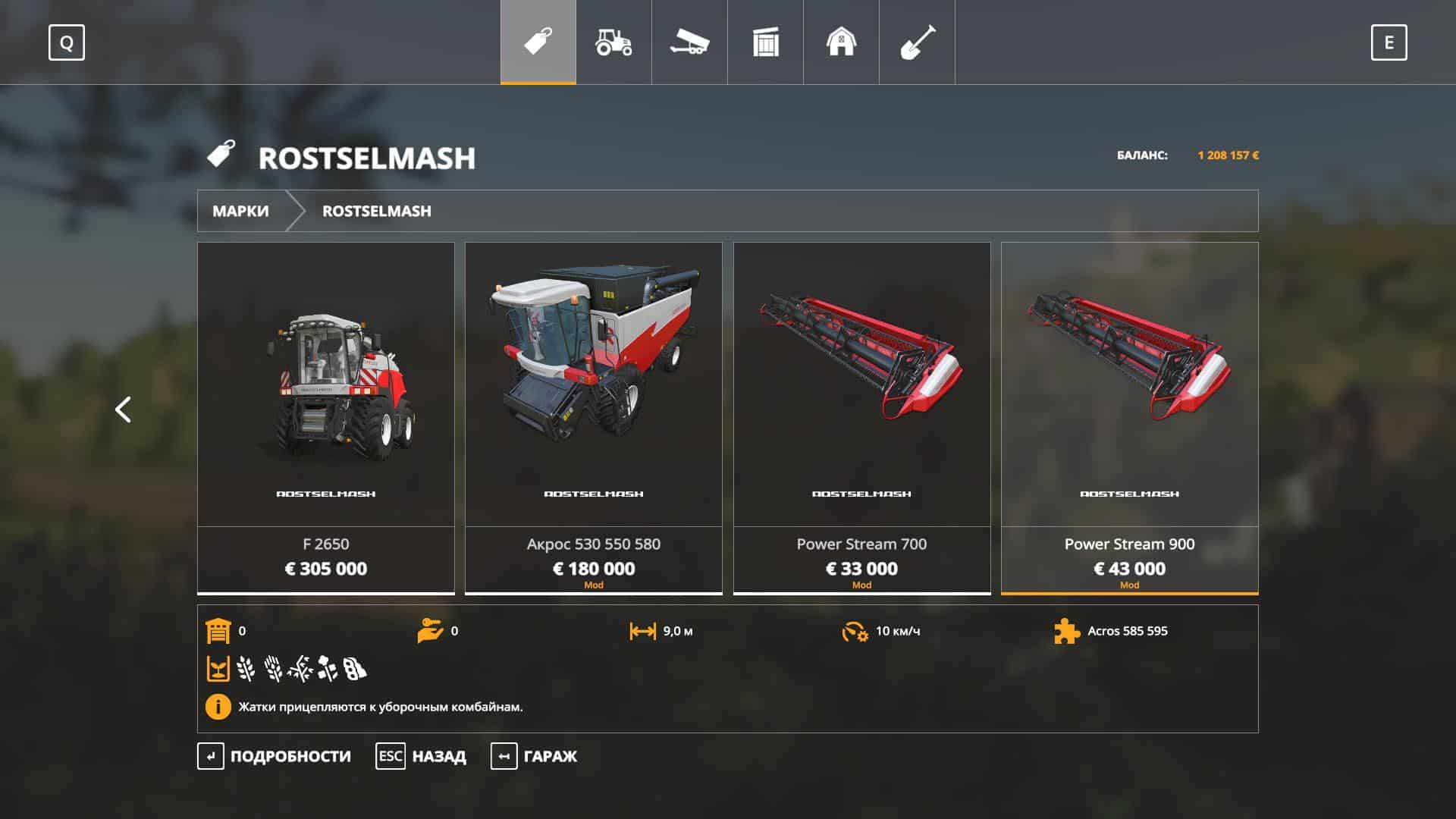
Task: Open the trailer tools tab
Action: 689,42
